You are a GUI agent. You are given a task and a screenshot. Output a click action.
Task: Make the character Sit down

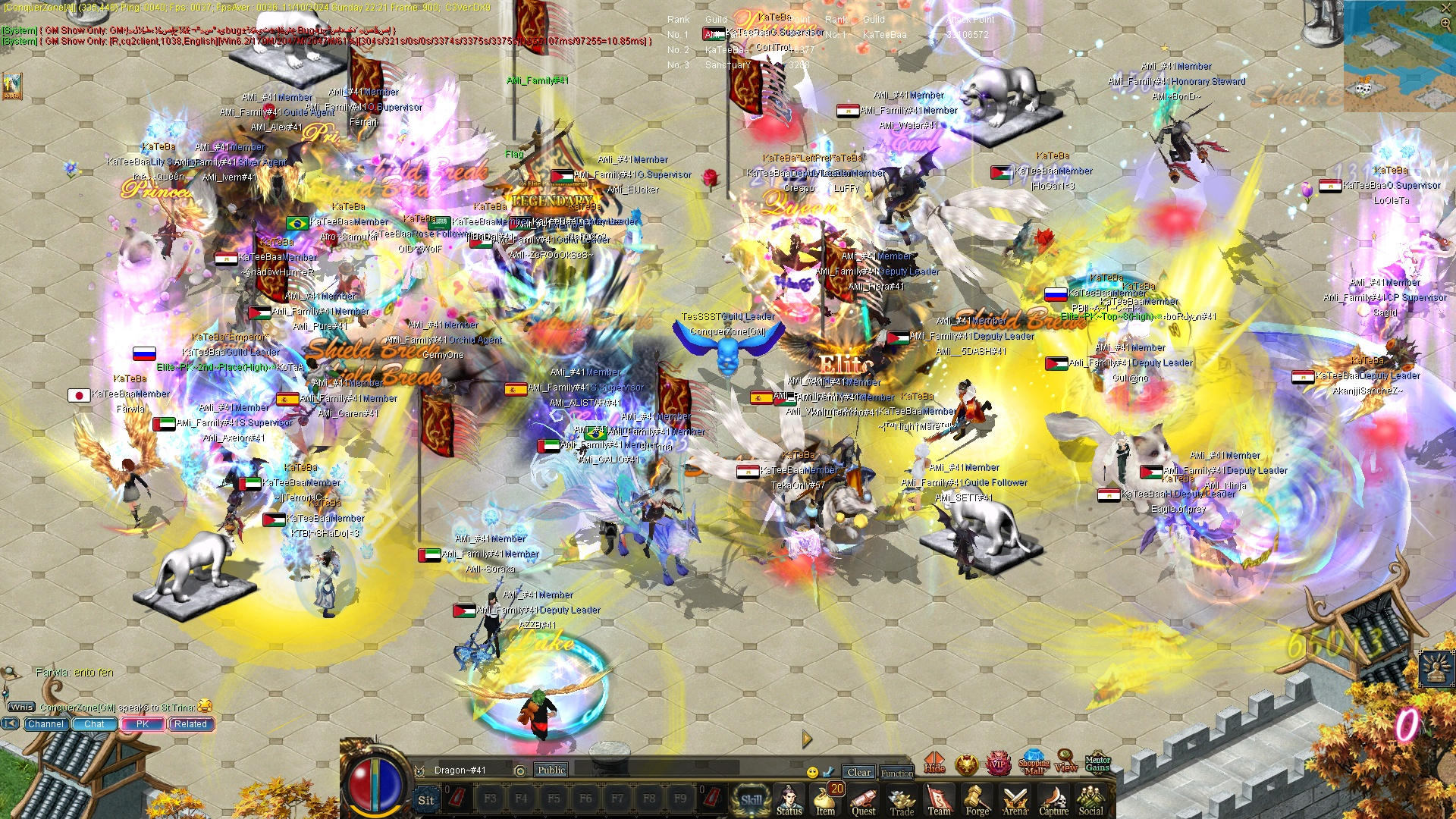(x=426, y=801)
